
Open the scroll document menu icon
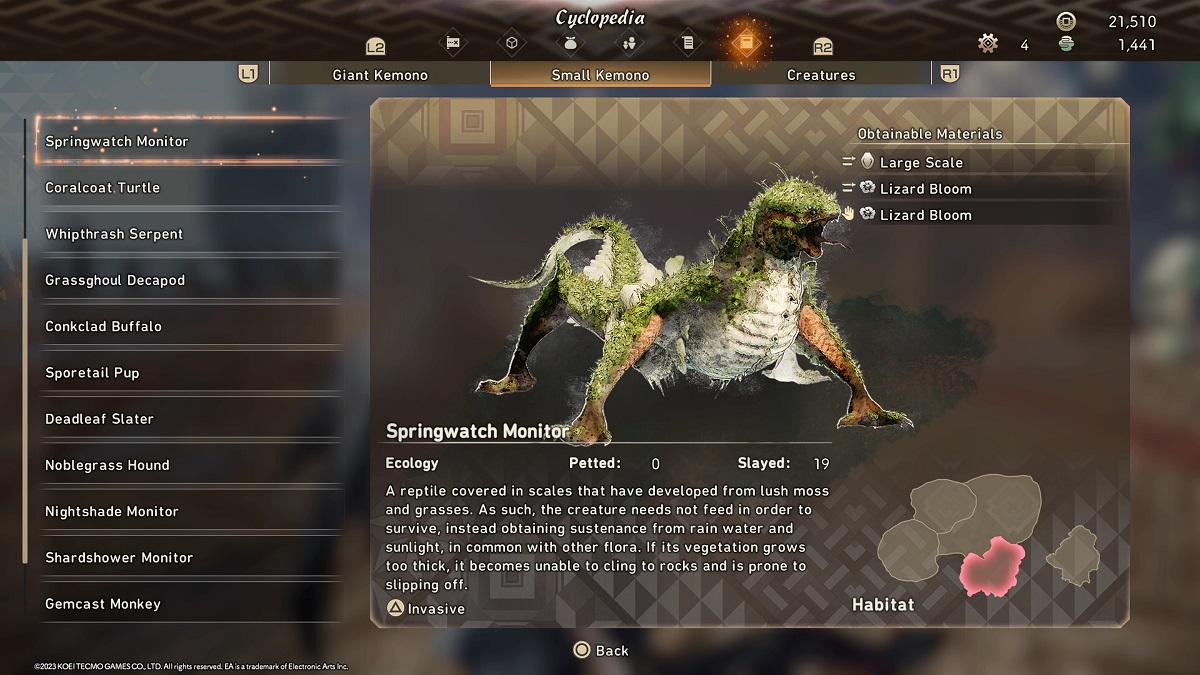(x=686, y=43)
